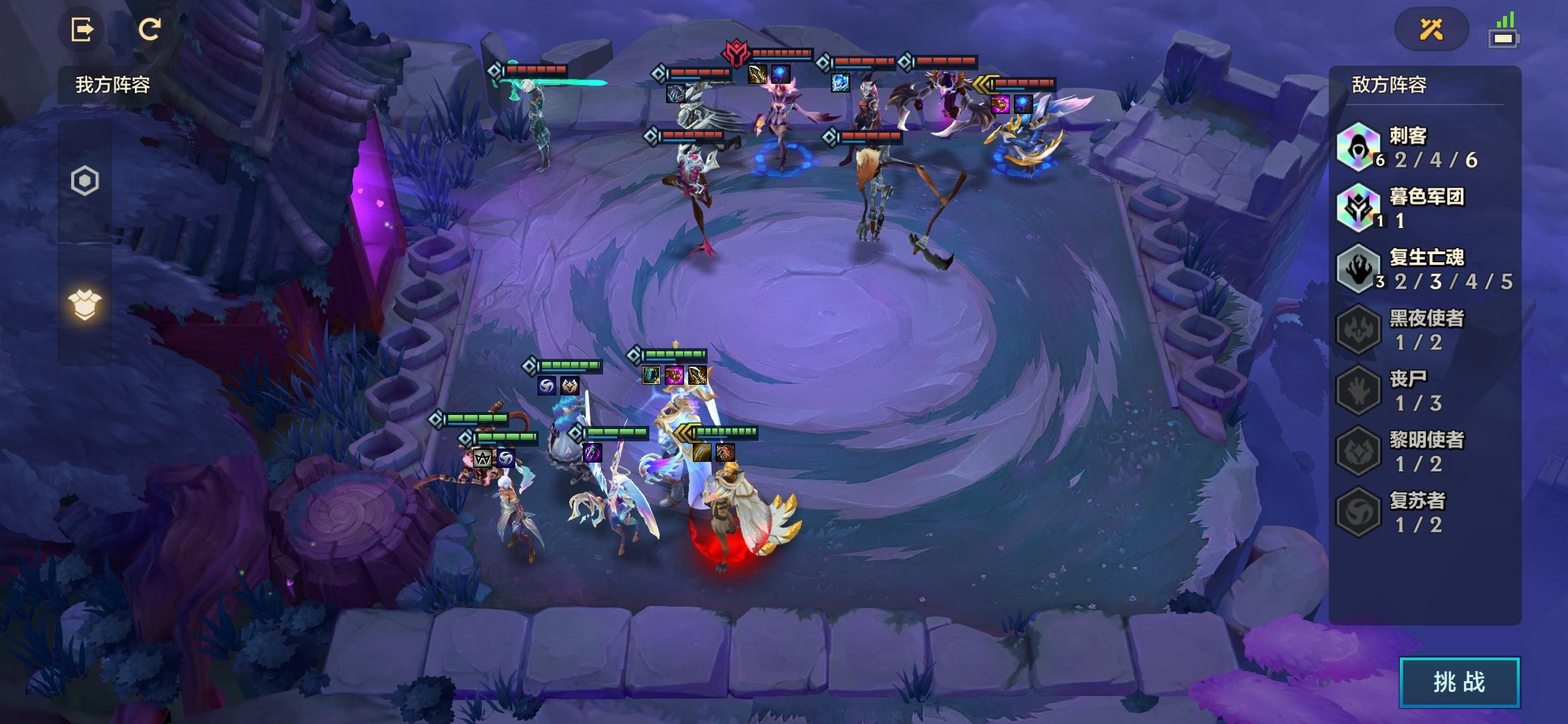Open the 敌方阵容 enemy lineup header
Image resolution: width=1568 pixels, height=724 pixels.
[x=1389, y=85]
